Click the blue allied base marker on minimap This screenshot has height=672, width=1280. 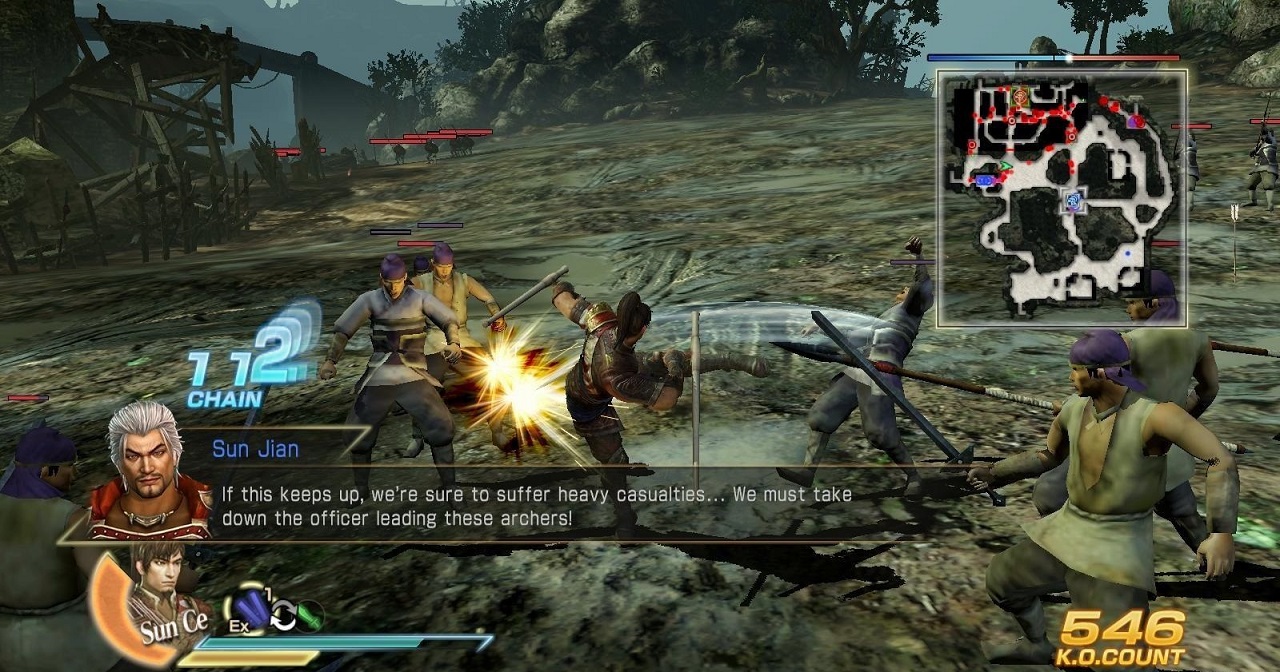(x=986, y=180)
